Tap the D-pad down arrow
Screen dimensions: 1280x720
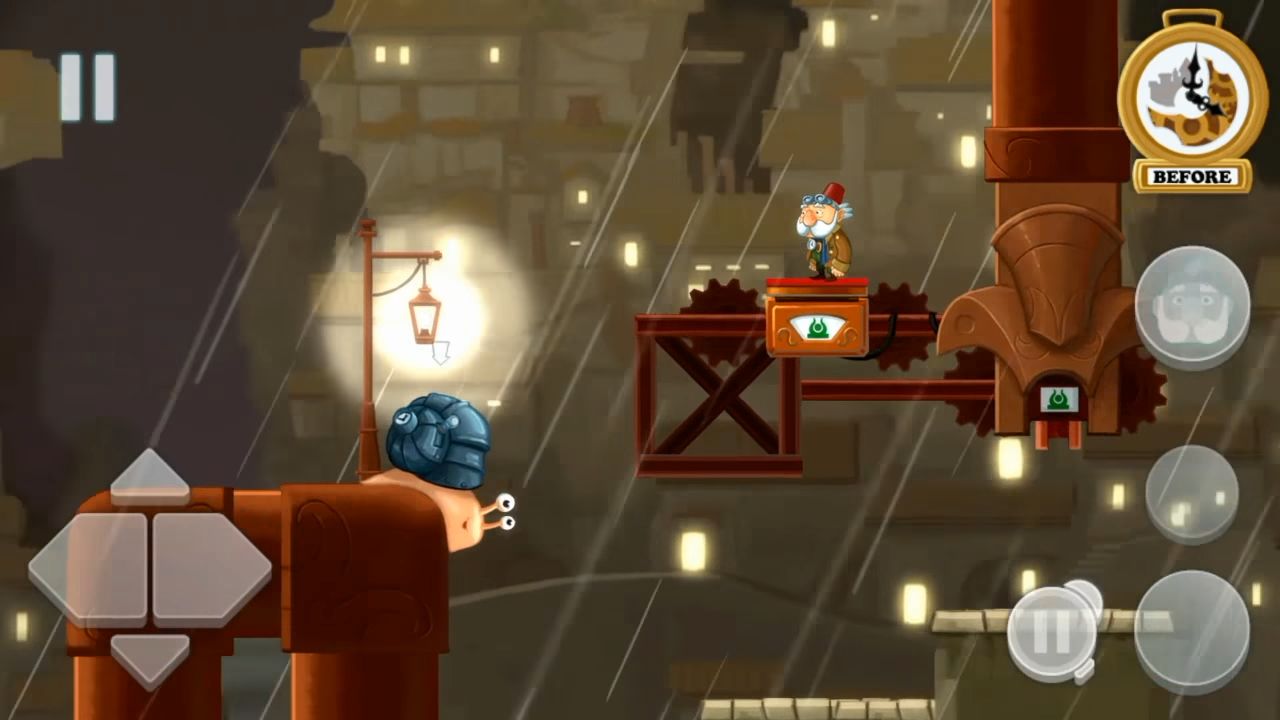click(x=150, y=657)
